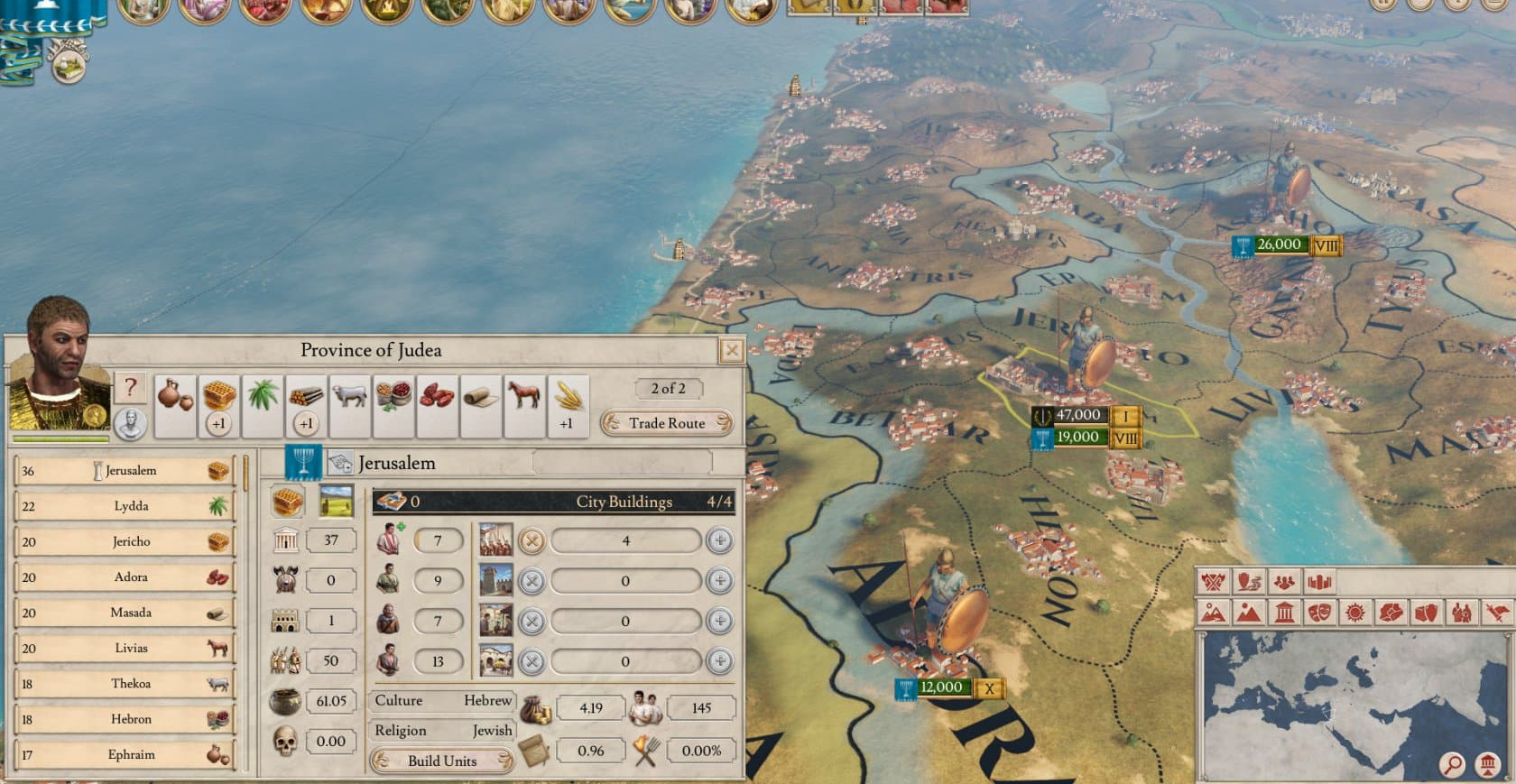Select the Livias city row

coord(131,648)
